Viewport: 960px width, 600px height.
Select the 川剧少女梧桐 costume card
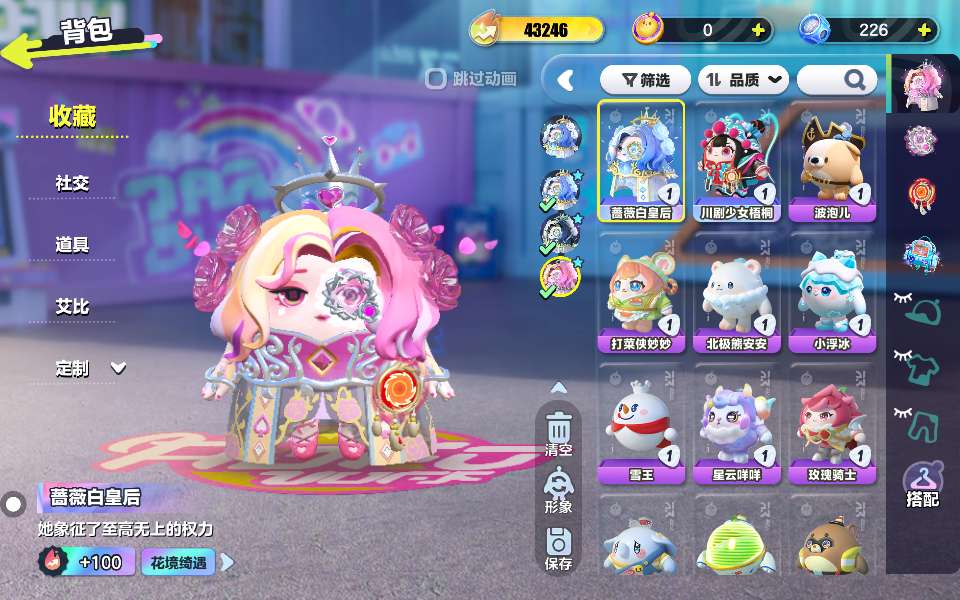point(737,160)
